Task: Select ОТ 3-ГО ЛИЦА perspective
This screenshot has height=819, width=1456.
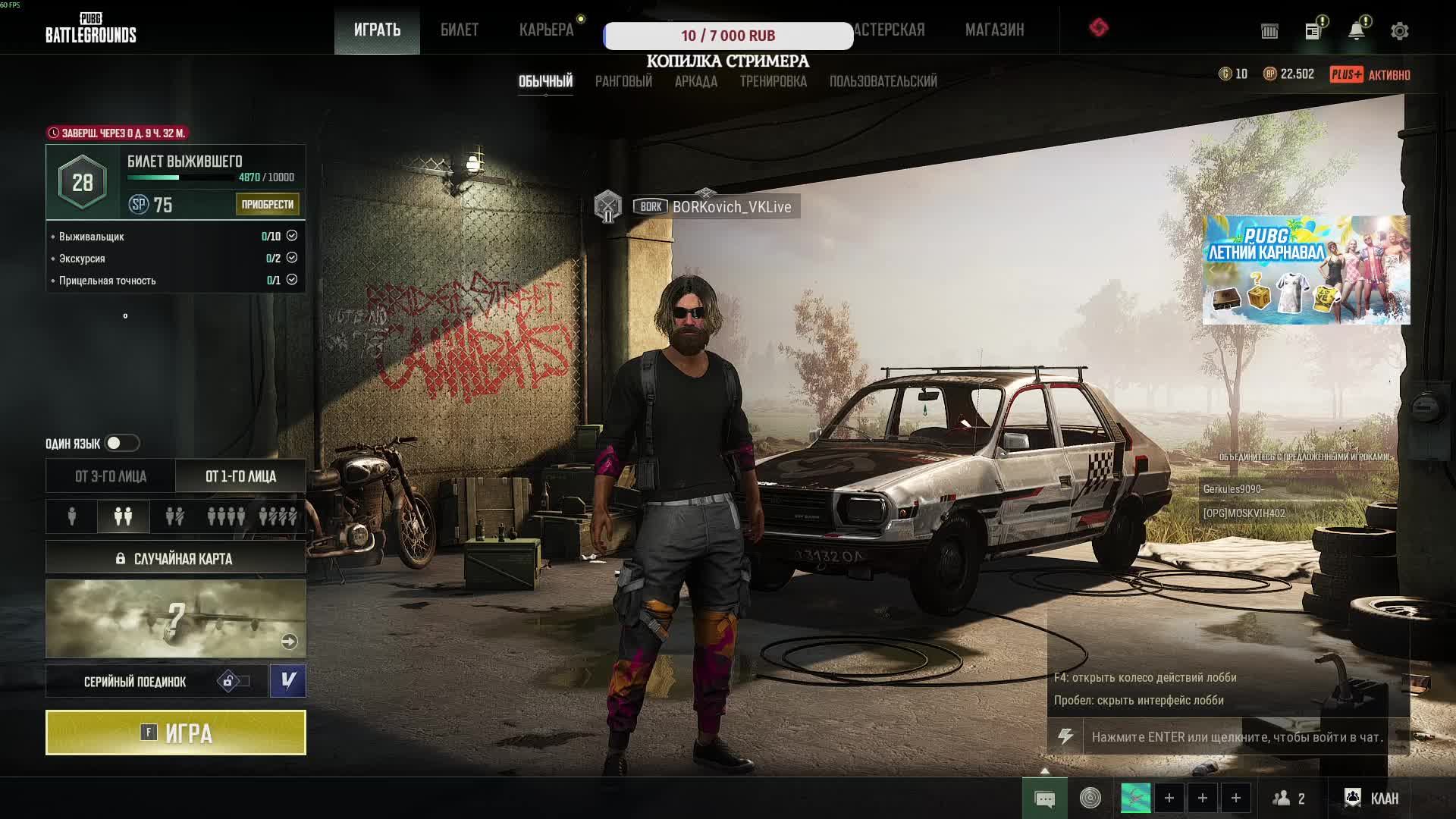Action: click(x=111, y=476)
